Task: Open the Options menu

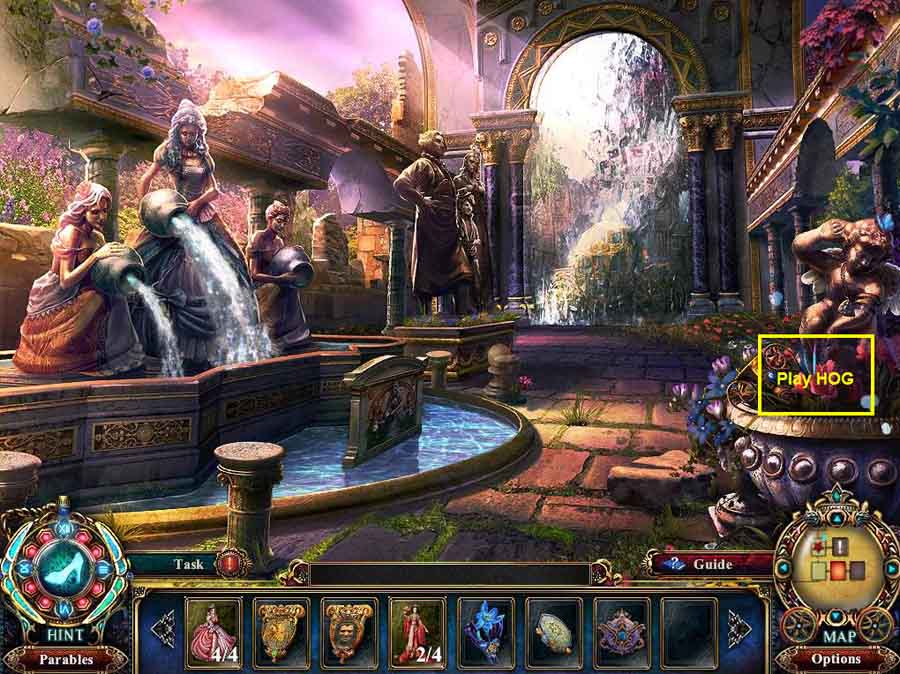Action: tap(836, 659)
